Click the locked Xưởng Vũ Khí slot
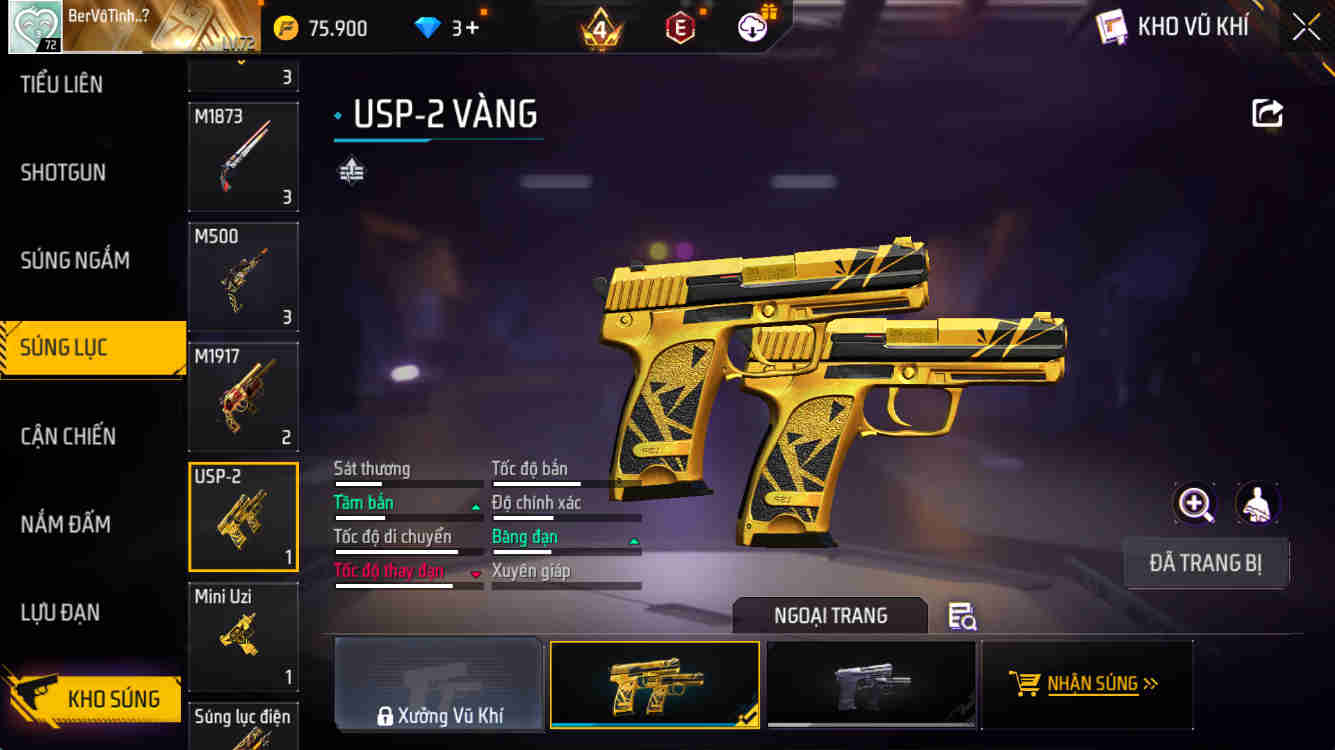Image resolution: width=1335 pixels, height=750 pixels. click(438, 684)
